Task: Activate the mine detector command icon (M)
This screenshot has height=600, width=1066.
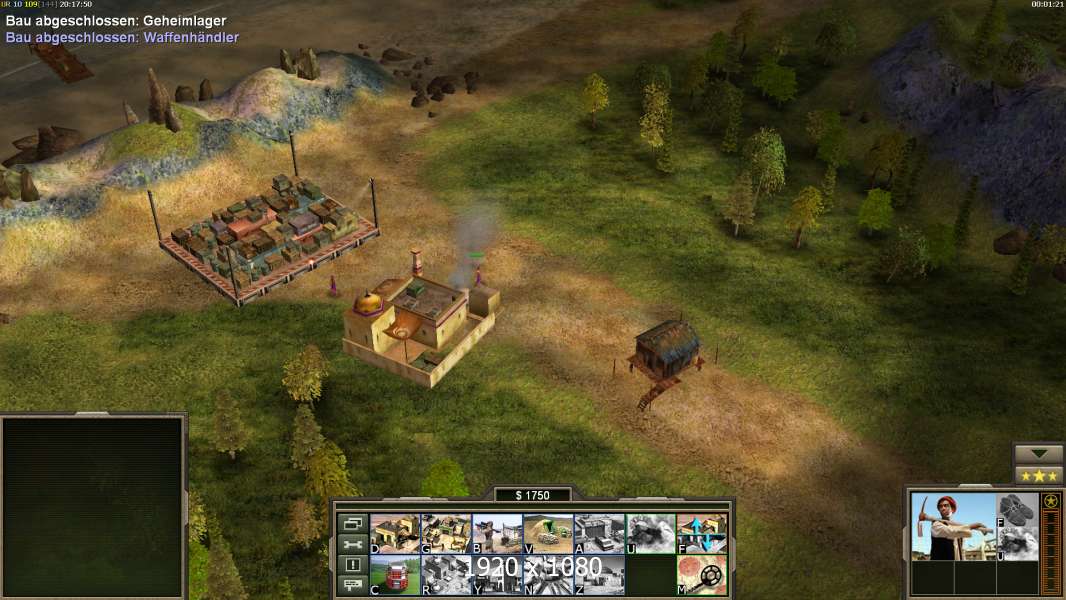Action: tap(701, 574)
